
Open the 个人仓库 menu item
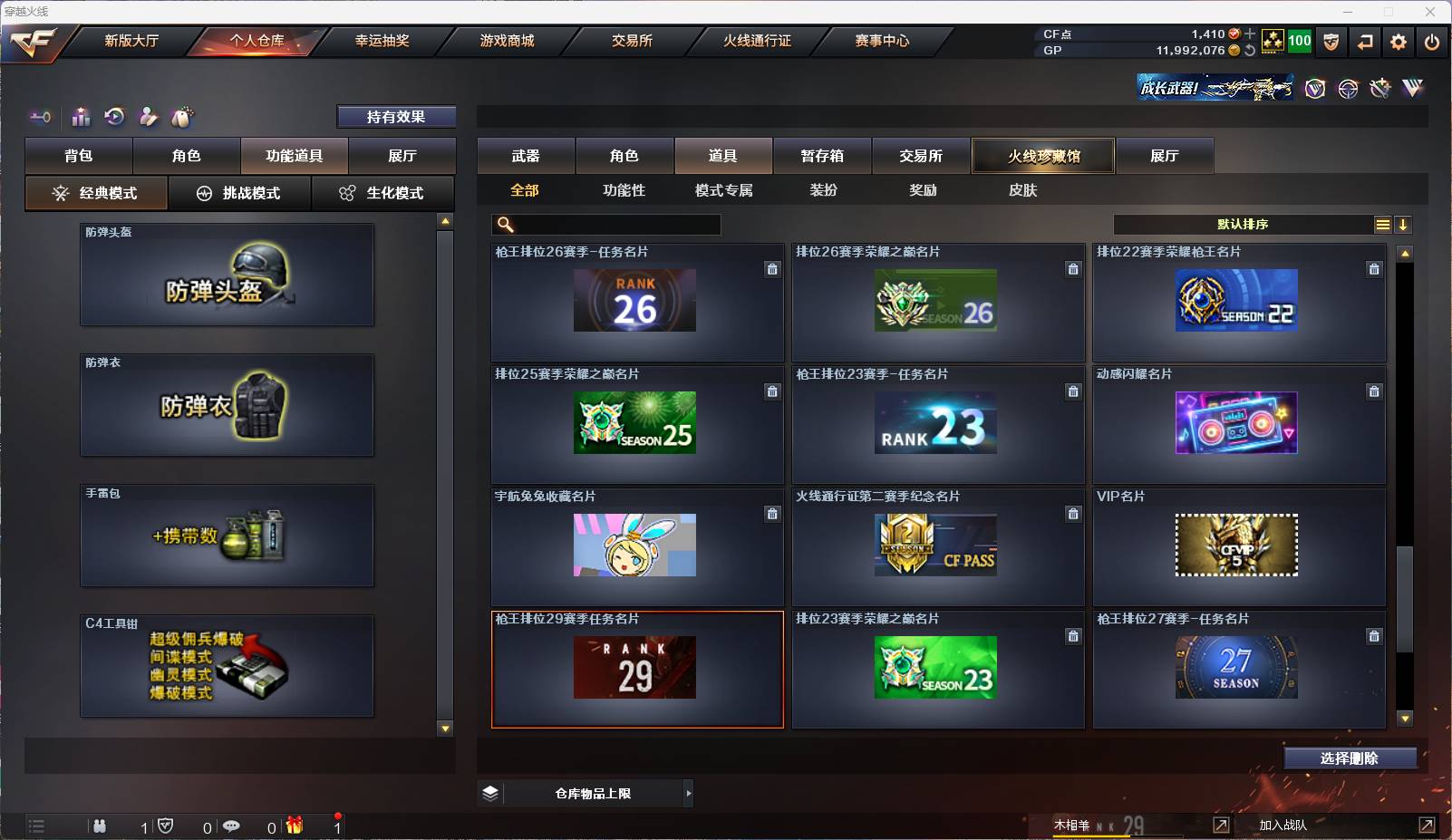coord(257,40)
